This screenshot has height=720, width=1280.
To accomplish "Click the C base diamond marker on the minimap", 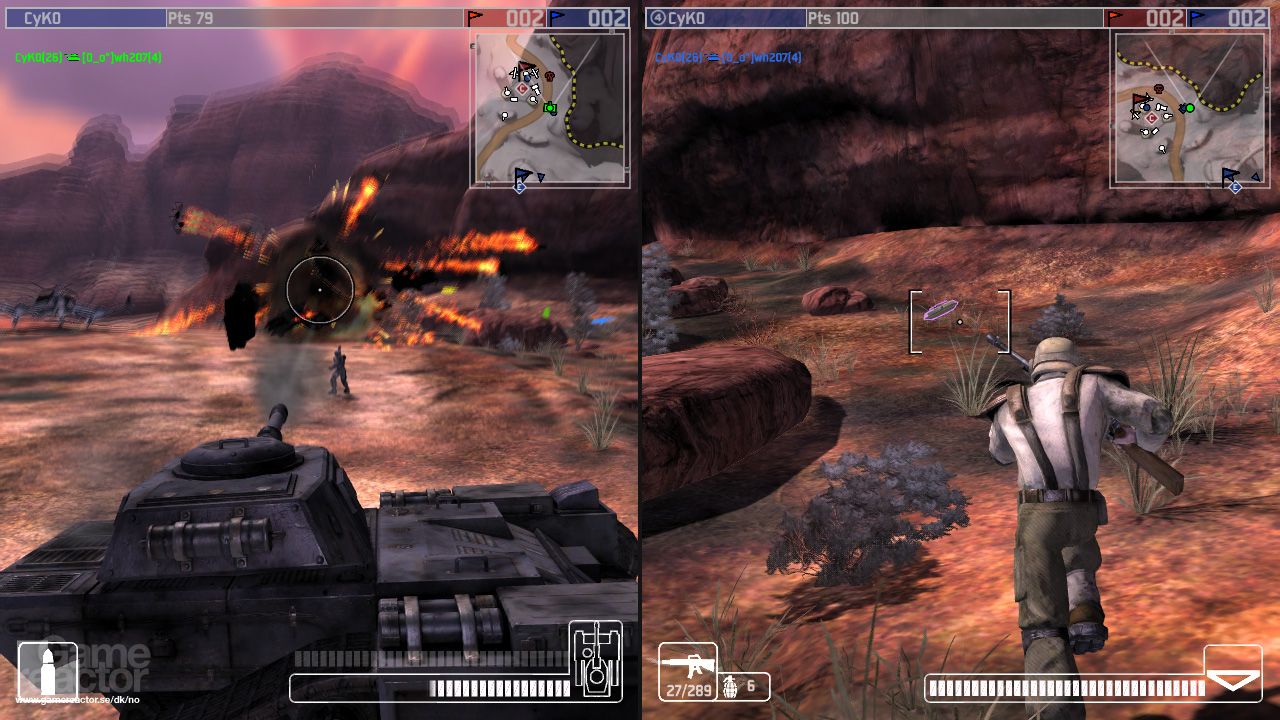I will point(521,88).
